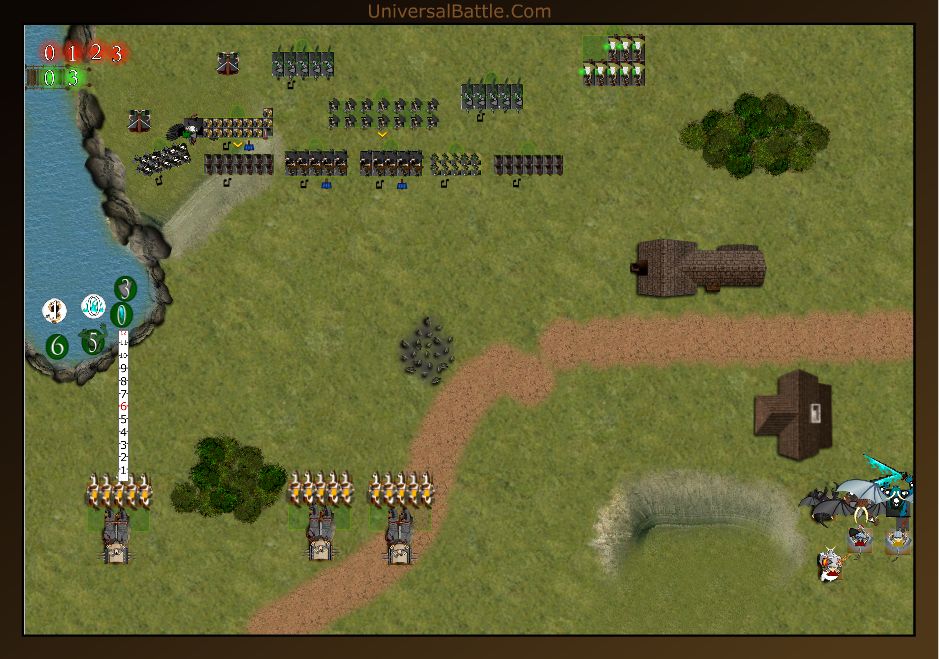Select the dark green 5 token with frog
Screen dimensions: 939x659
(x=92, y=343)
